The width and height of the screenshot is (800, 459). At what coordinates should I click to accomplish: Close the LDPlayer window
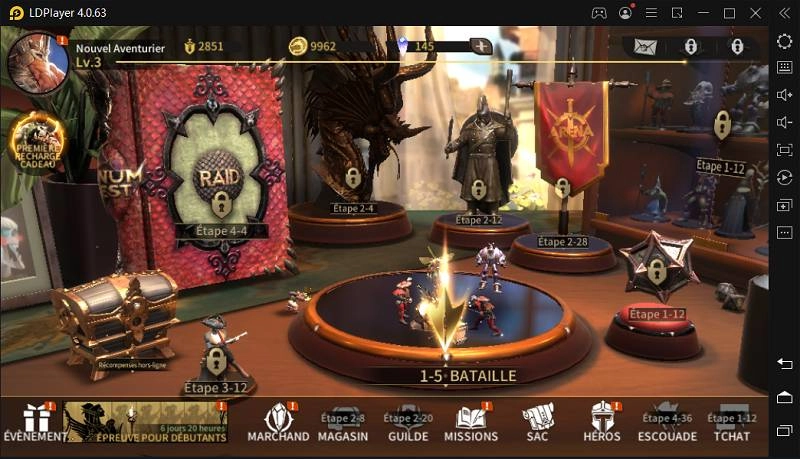(x=782, y=13)
